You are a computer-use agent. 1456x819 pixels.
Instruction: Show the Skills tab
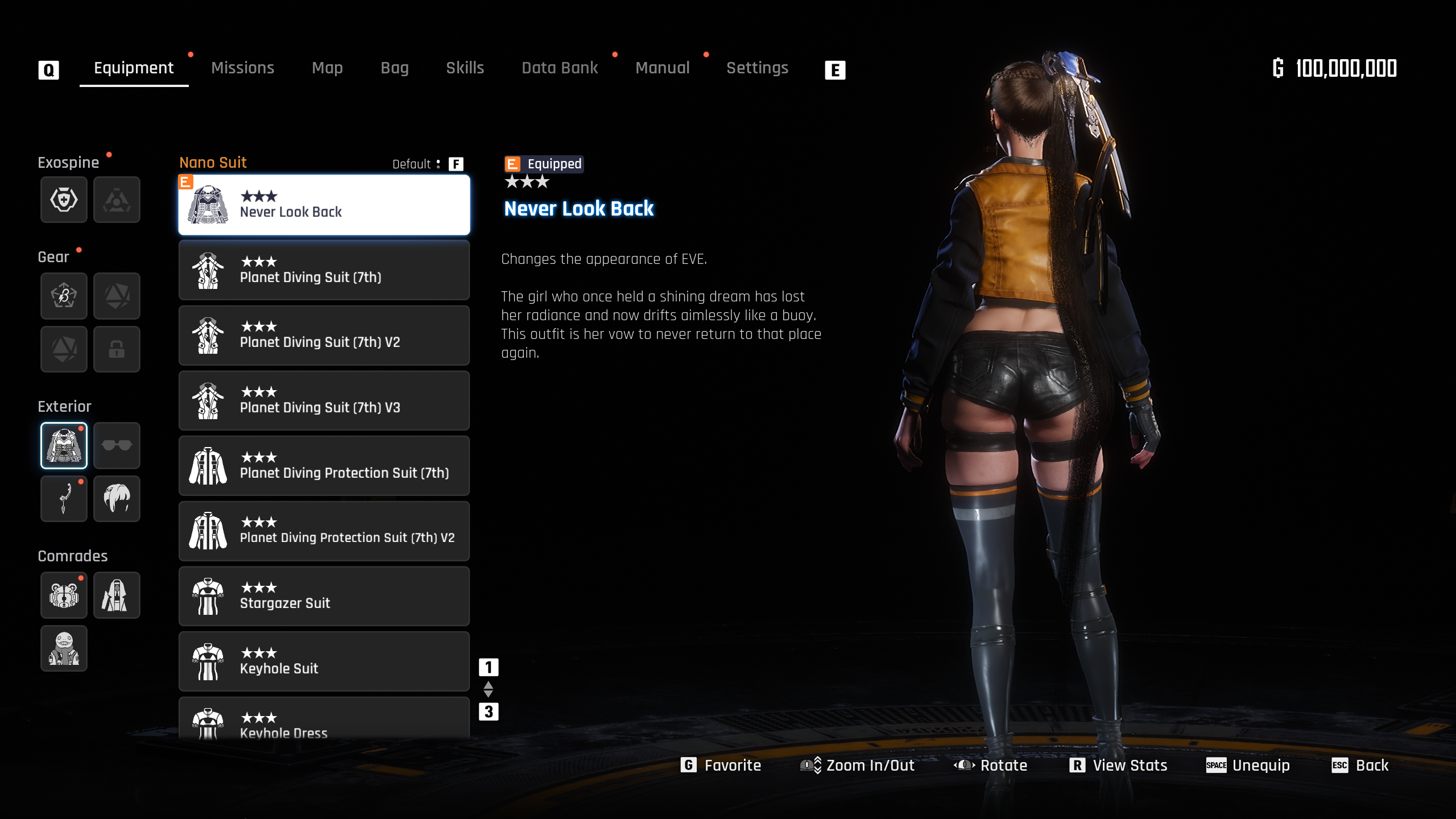465,68
